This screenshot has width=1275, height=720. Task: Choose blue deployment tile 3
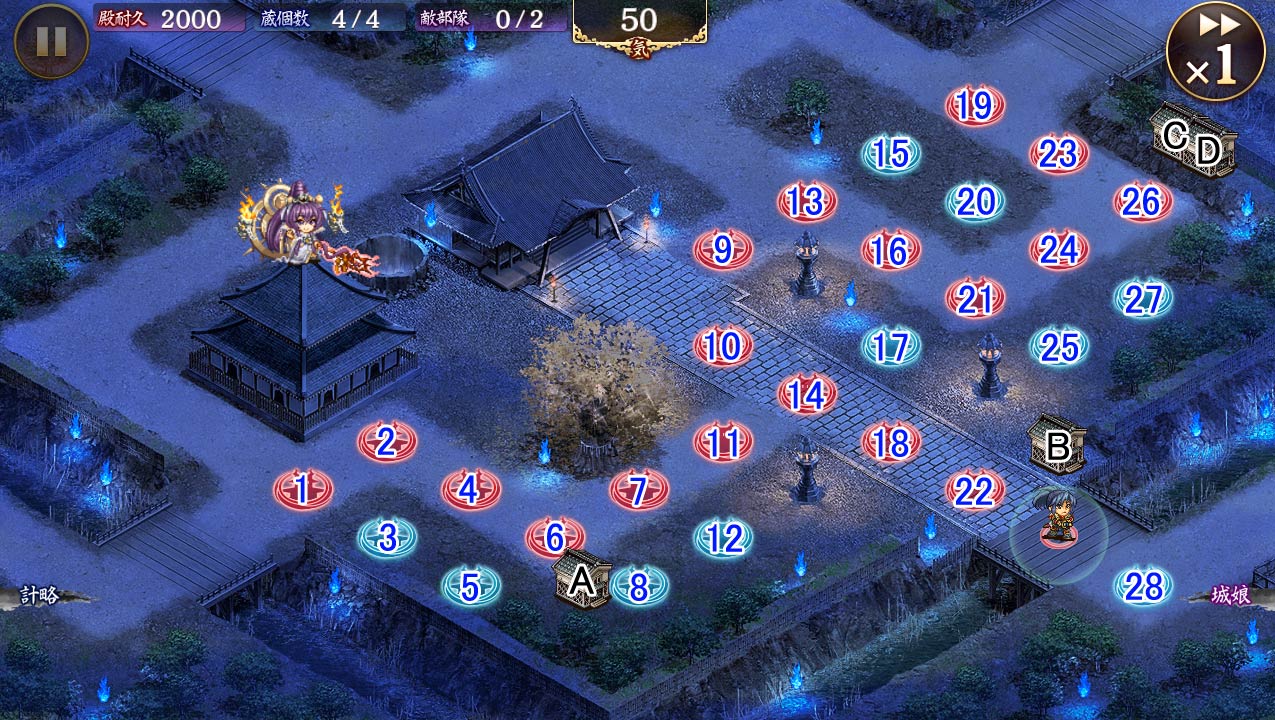pos(387,538)
